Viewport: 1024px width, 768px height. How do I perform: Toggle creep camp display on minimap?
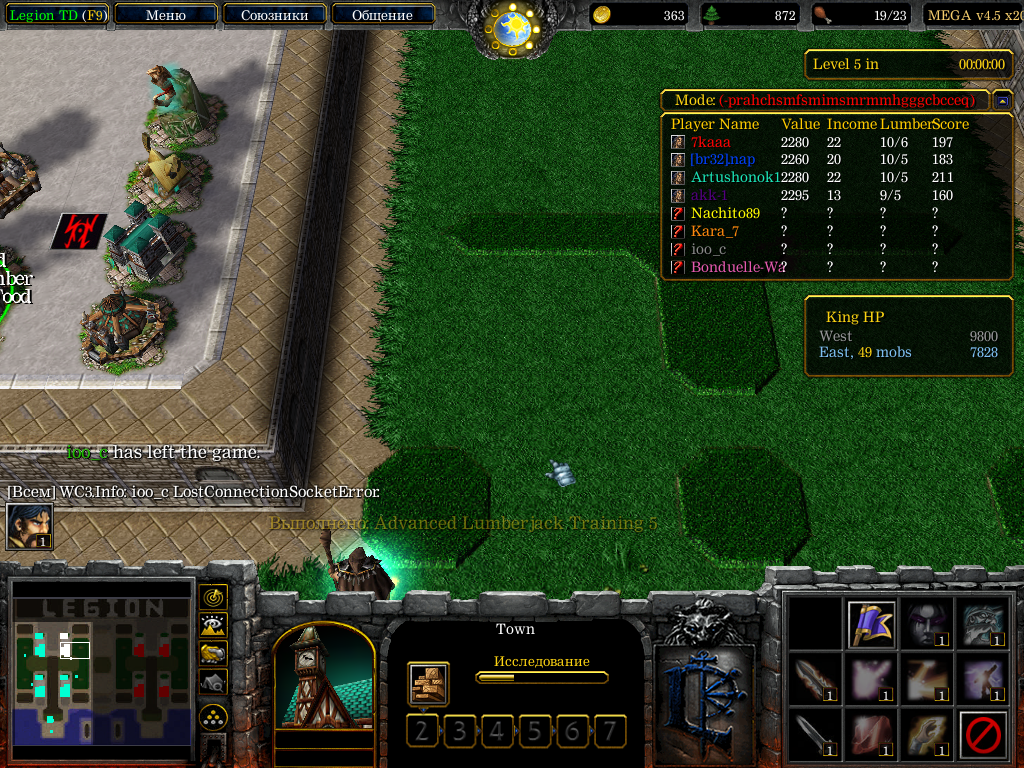(x=213, y=681)
